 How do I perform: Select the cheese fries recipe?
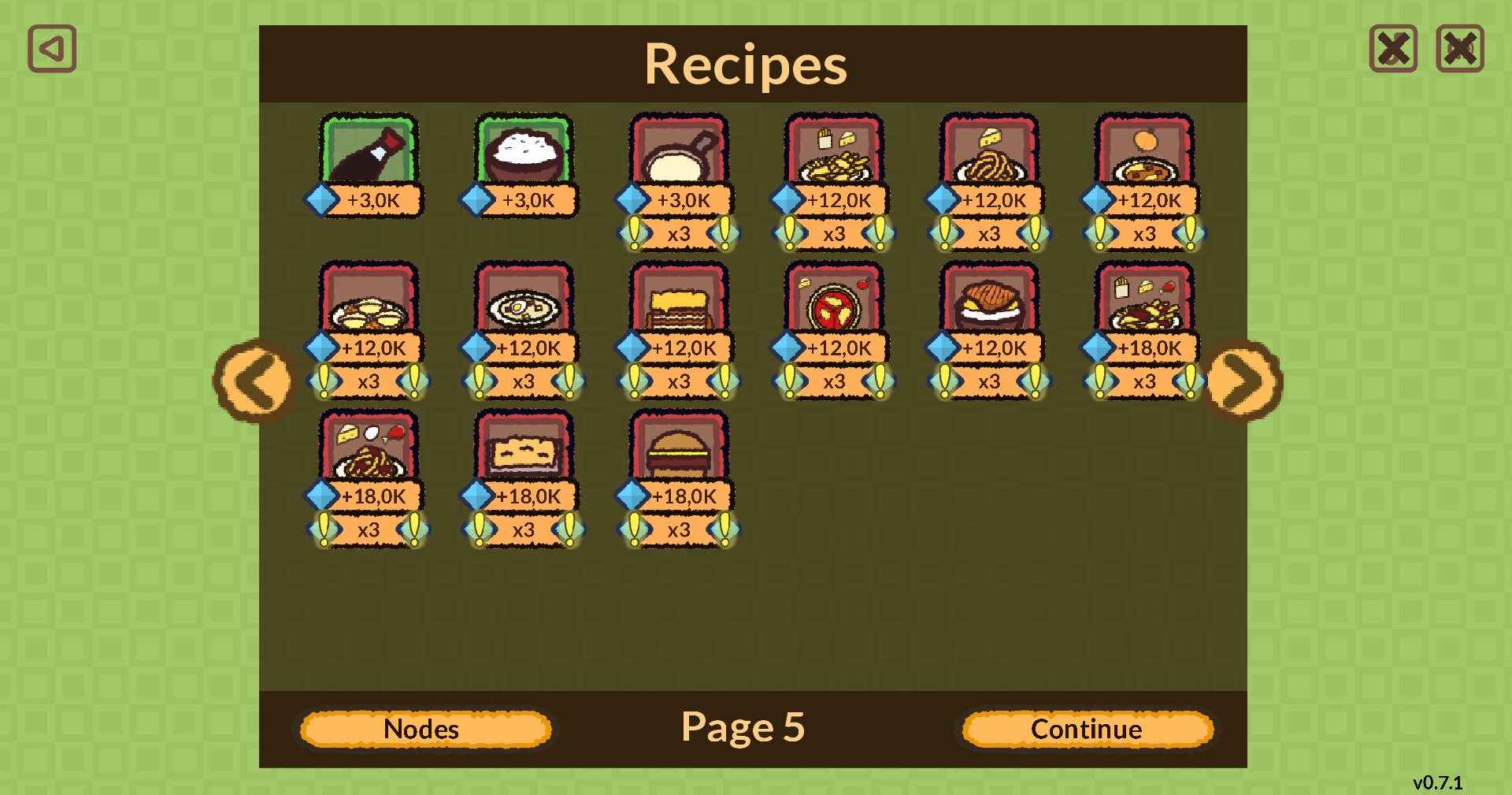pyautogui.click(x=833, y=154)
